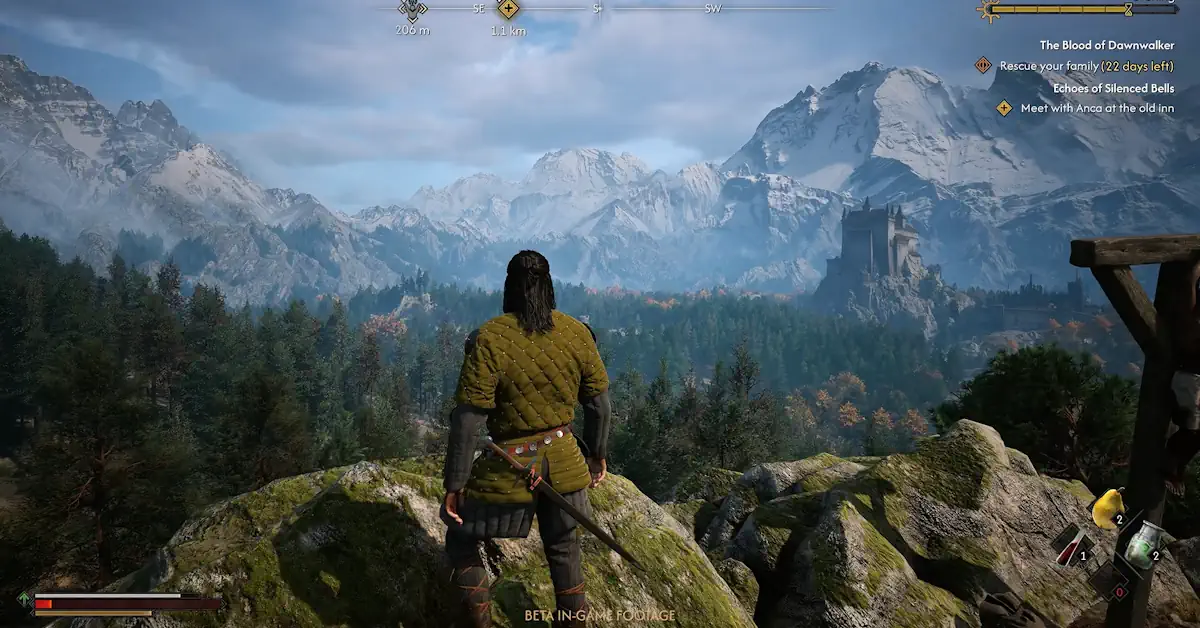Click the sun icon on the time bar
This screenshot has width=1200, height=628.
(x=989, y=10)
